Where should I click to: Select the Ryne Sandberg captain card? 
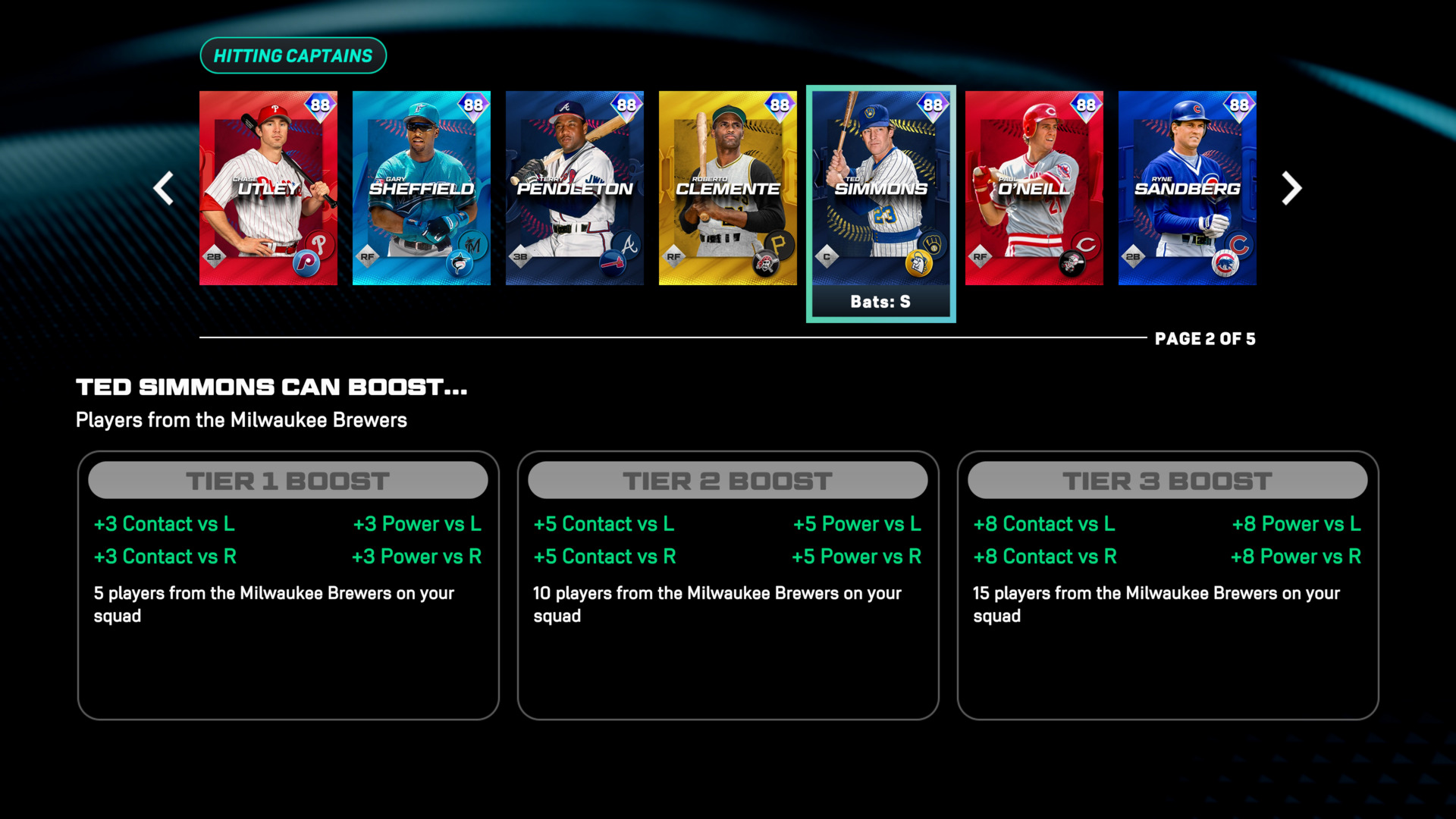(1188, 188)
